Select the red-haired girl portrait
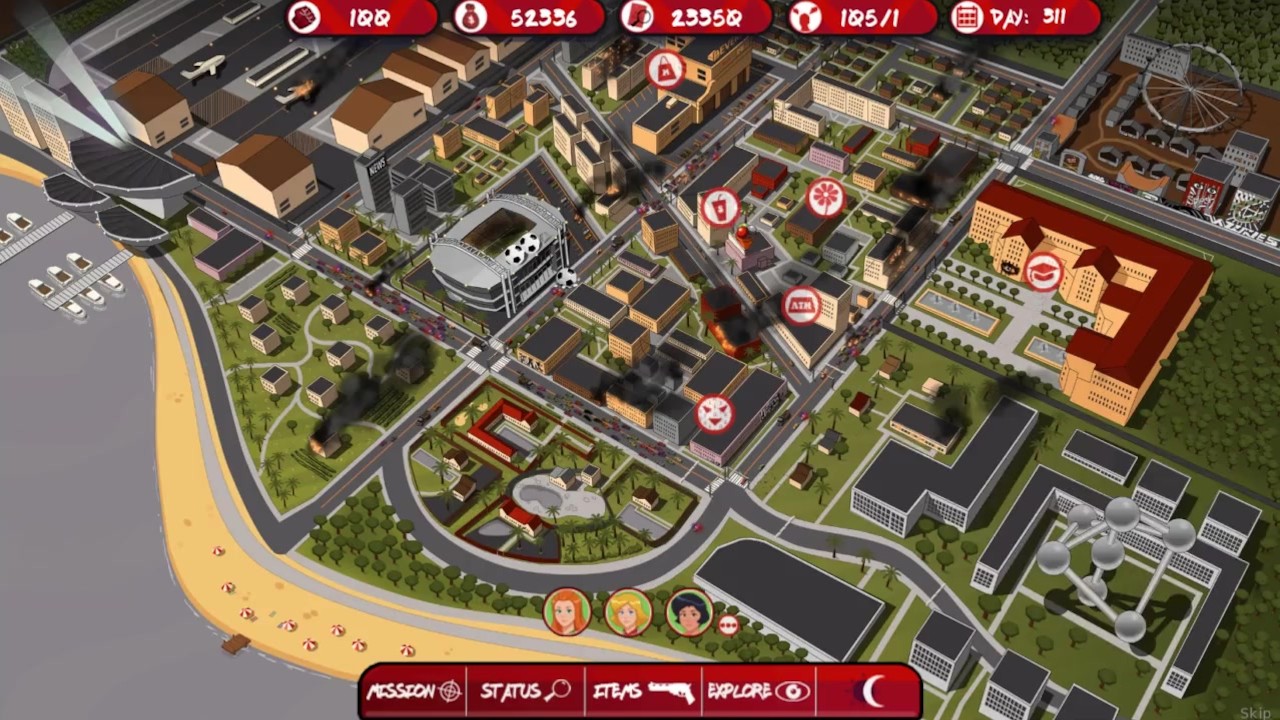The image size is (1280, 720). (567, 612)
